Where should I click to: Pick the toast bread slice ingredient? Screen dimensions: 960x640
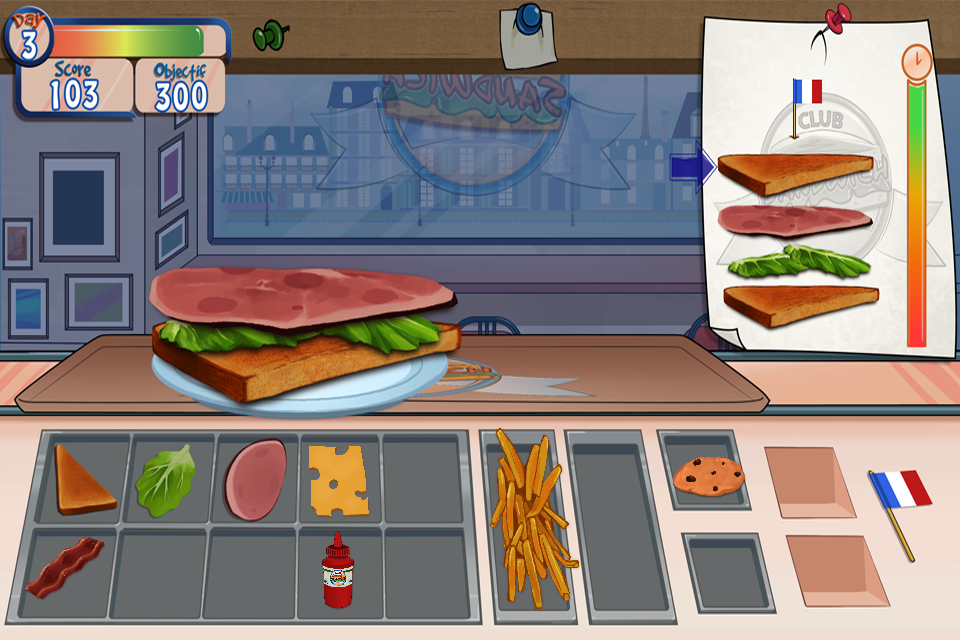(84, 481)
